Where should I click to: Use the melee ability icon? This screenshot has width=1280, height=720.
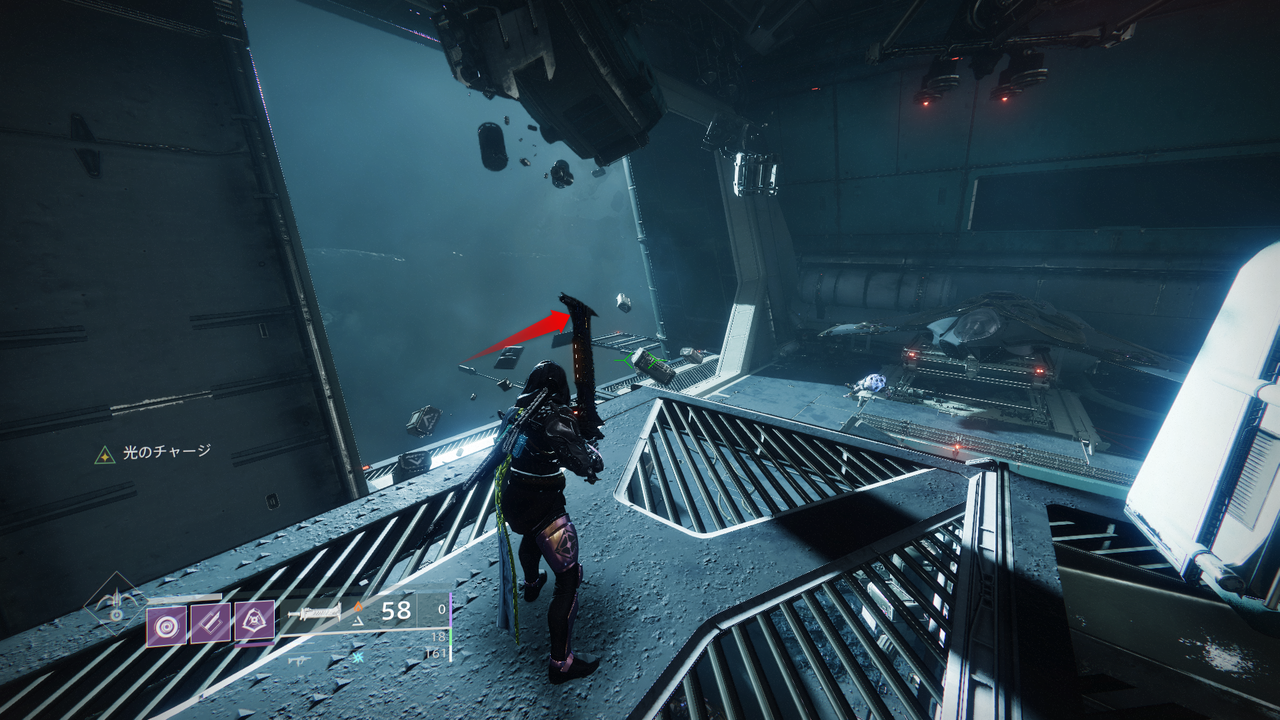210,624
